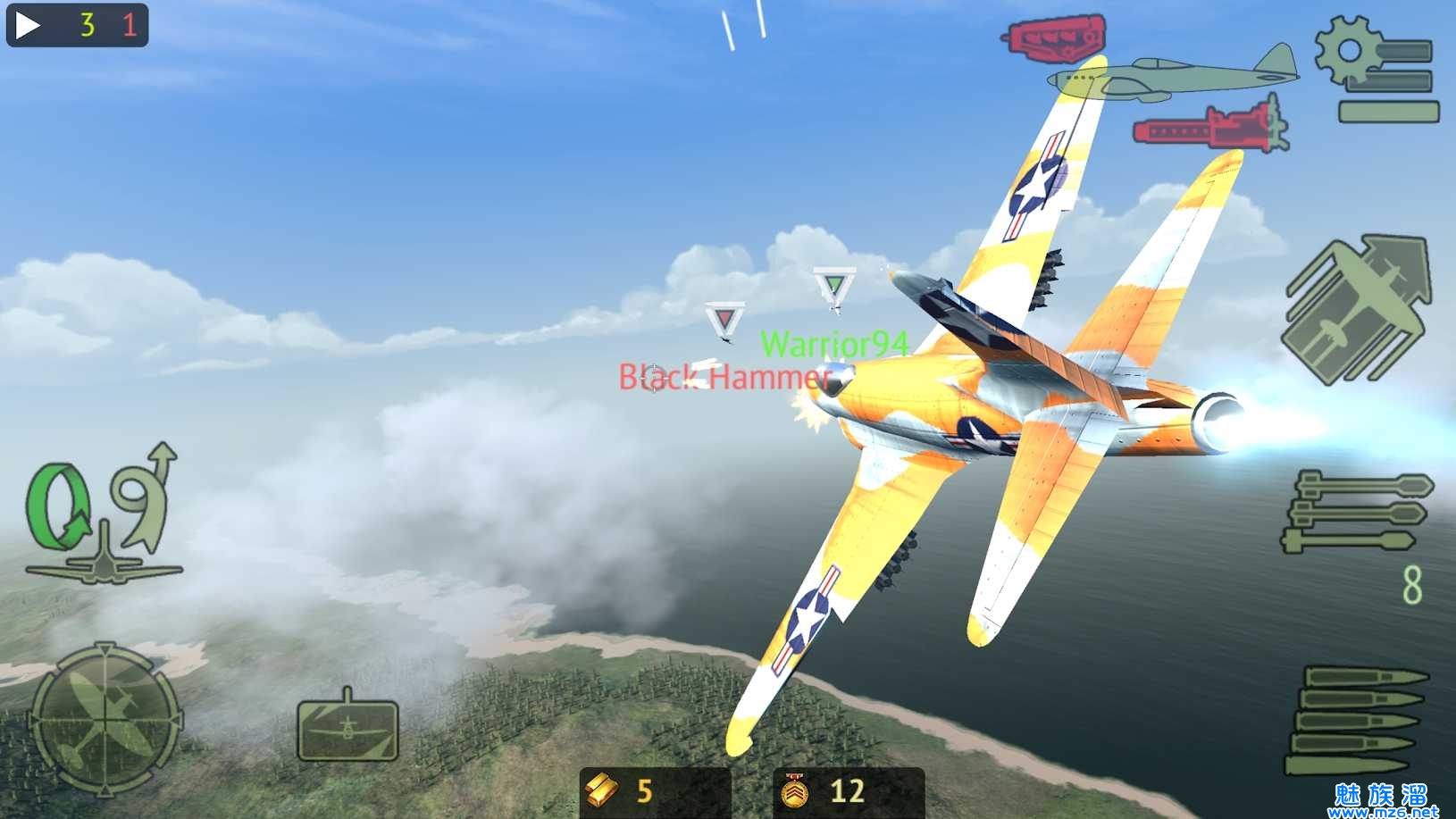1456x819 pixels.
Task: Target the red enemy Black Hammer marker
Action: click(724, 318)
